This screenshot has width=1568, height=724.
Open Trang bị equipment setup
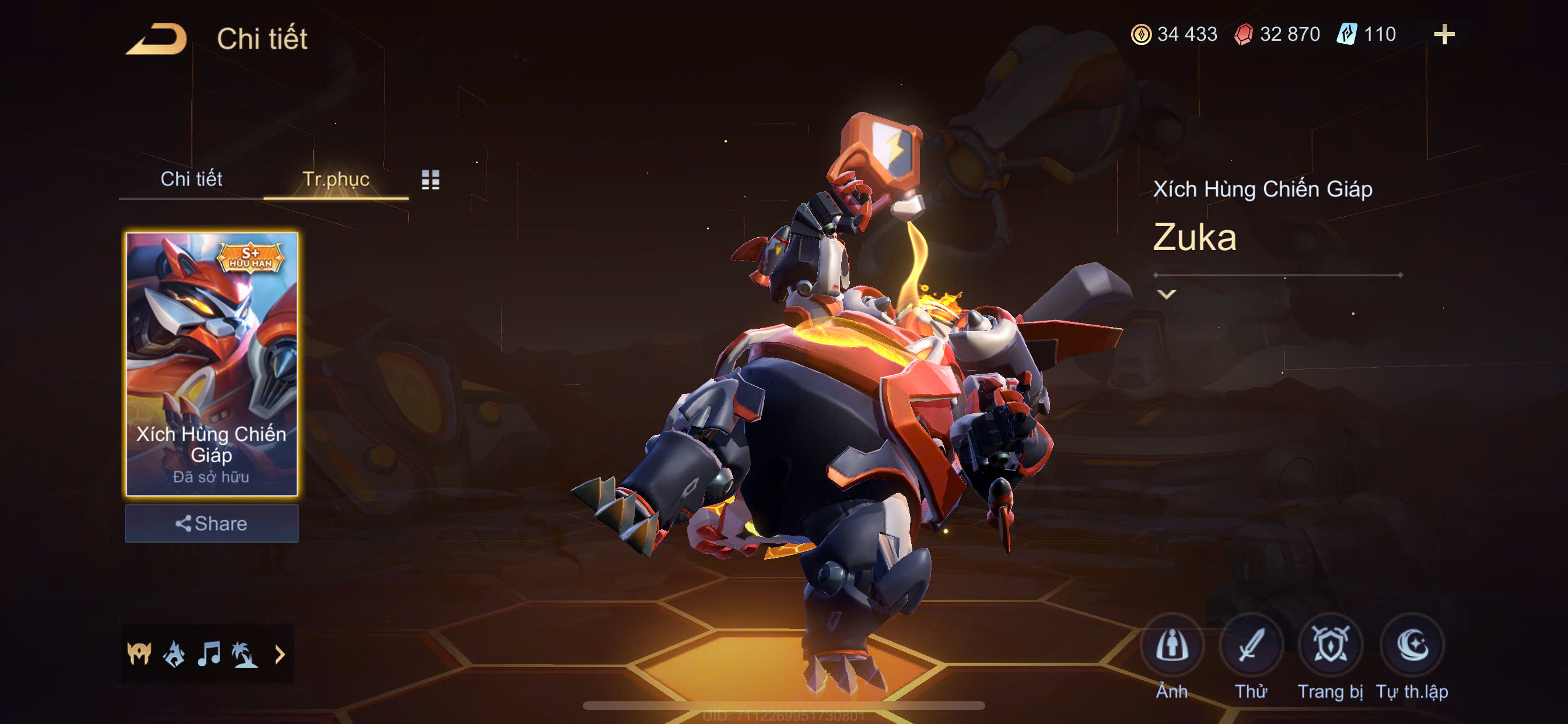click(1330, 645)
